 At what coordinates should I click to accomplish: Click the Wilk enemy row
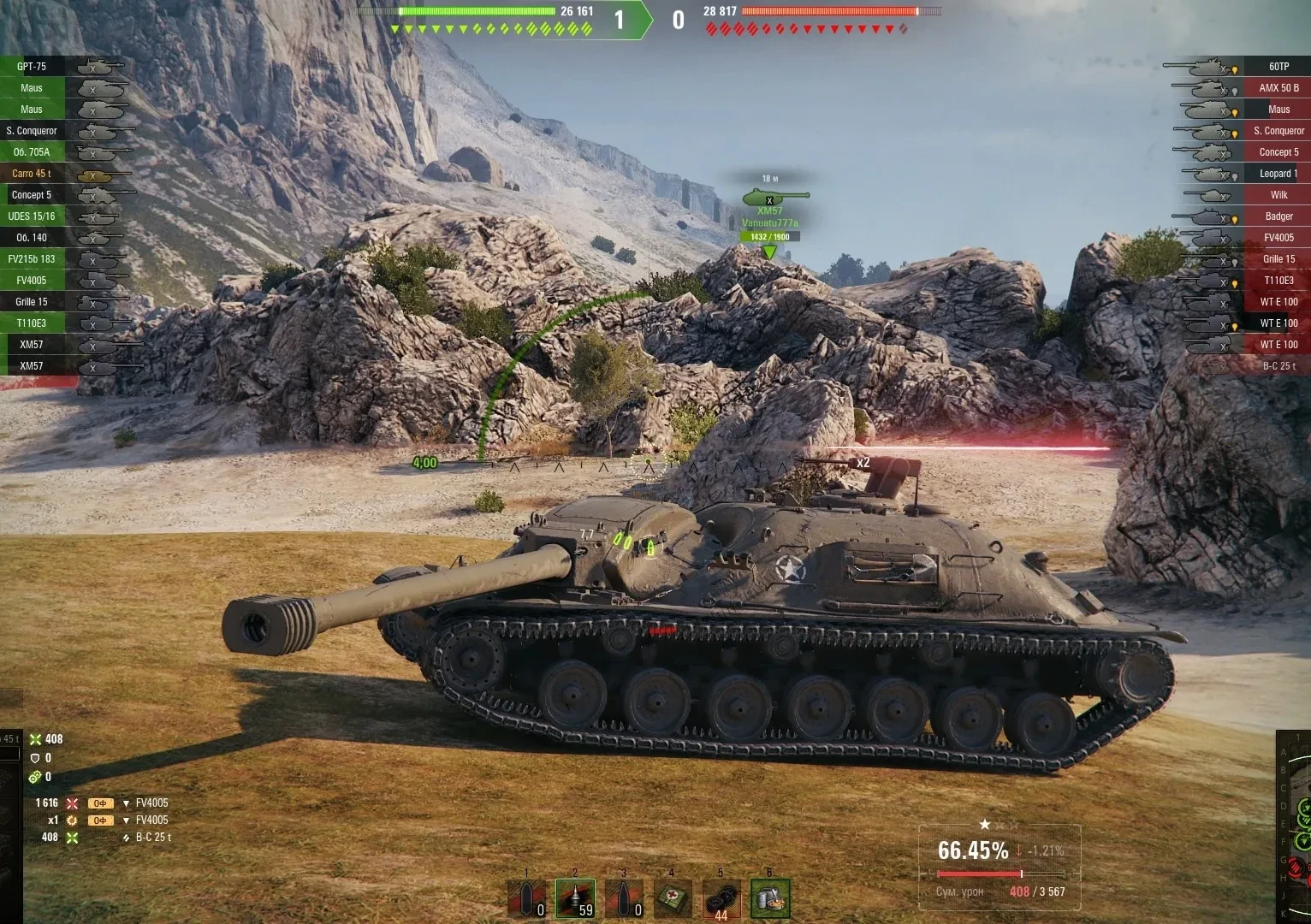point(1278,195)
